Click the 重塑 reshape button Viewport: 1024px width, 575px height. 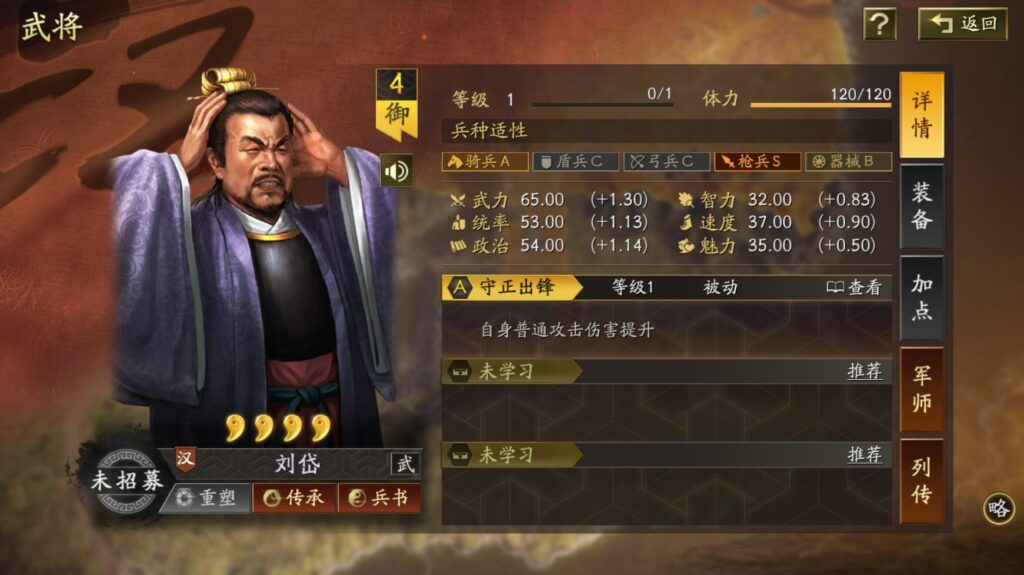click(x=206, y=498)
